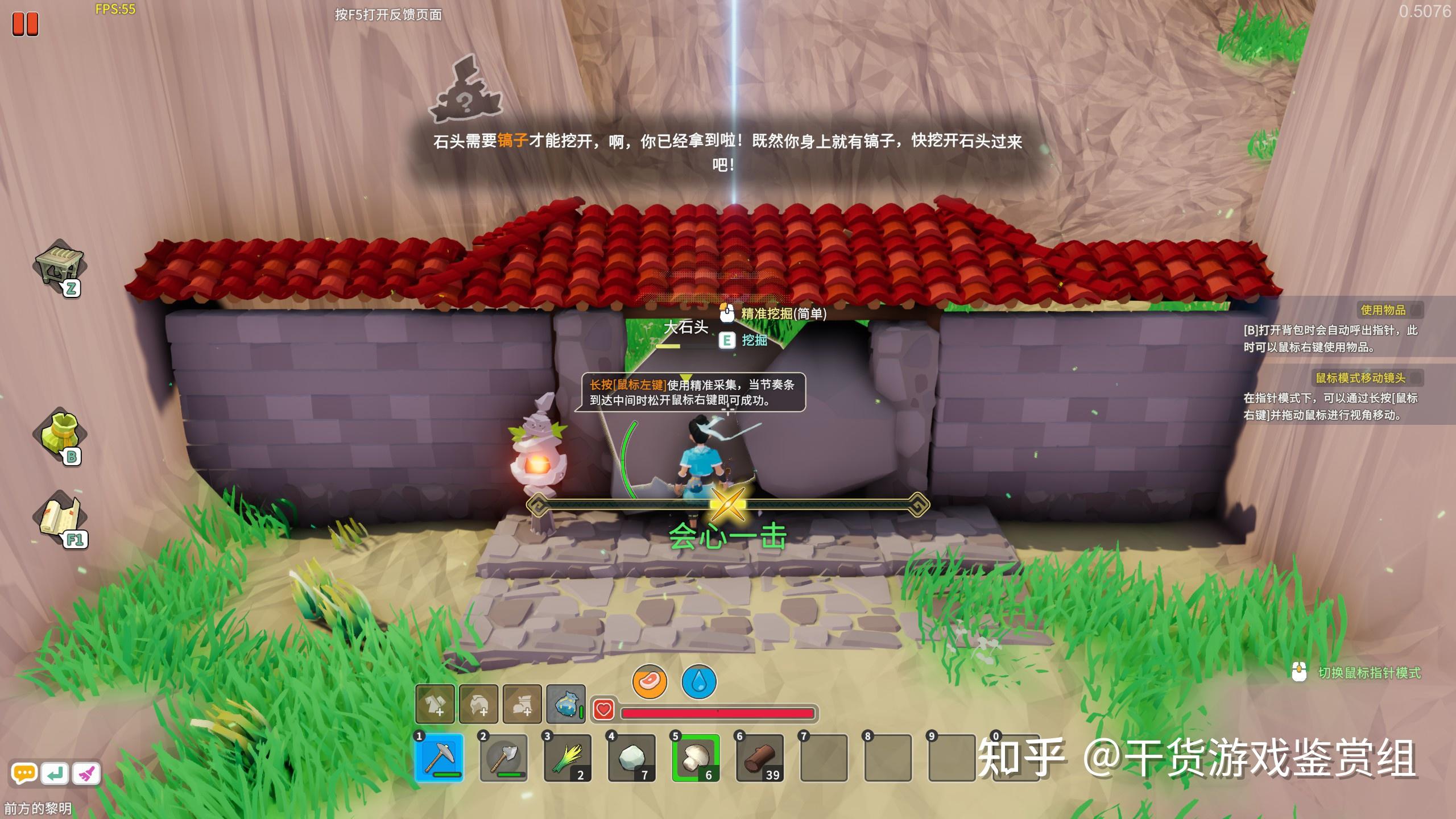Click the empty helmet equipment slot
The height and width of the screenshot is (819, 1456).
479,704
